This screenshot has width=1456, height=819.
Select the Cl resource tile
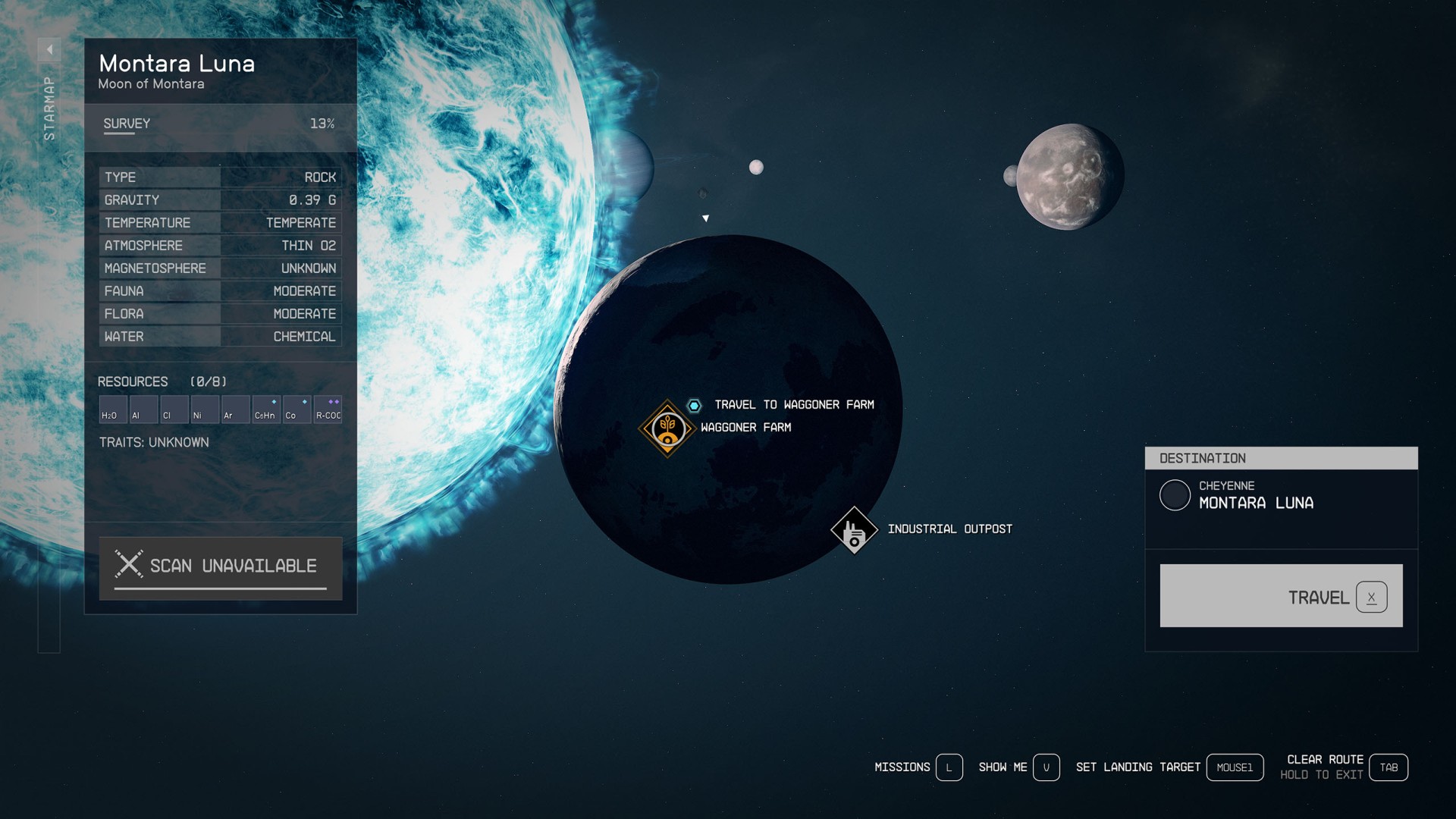[x=174, y=409]
